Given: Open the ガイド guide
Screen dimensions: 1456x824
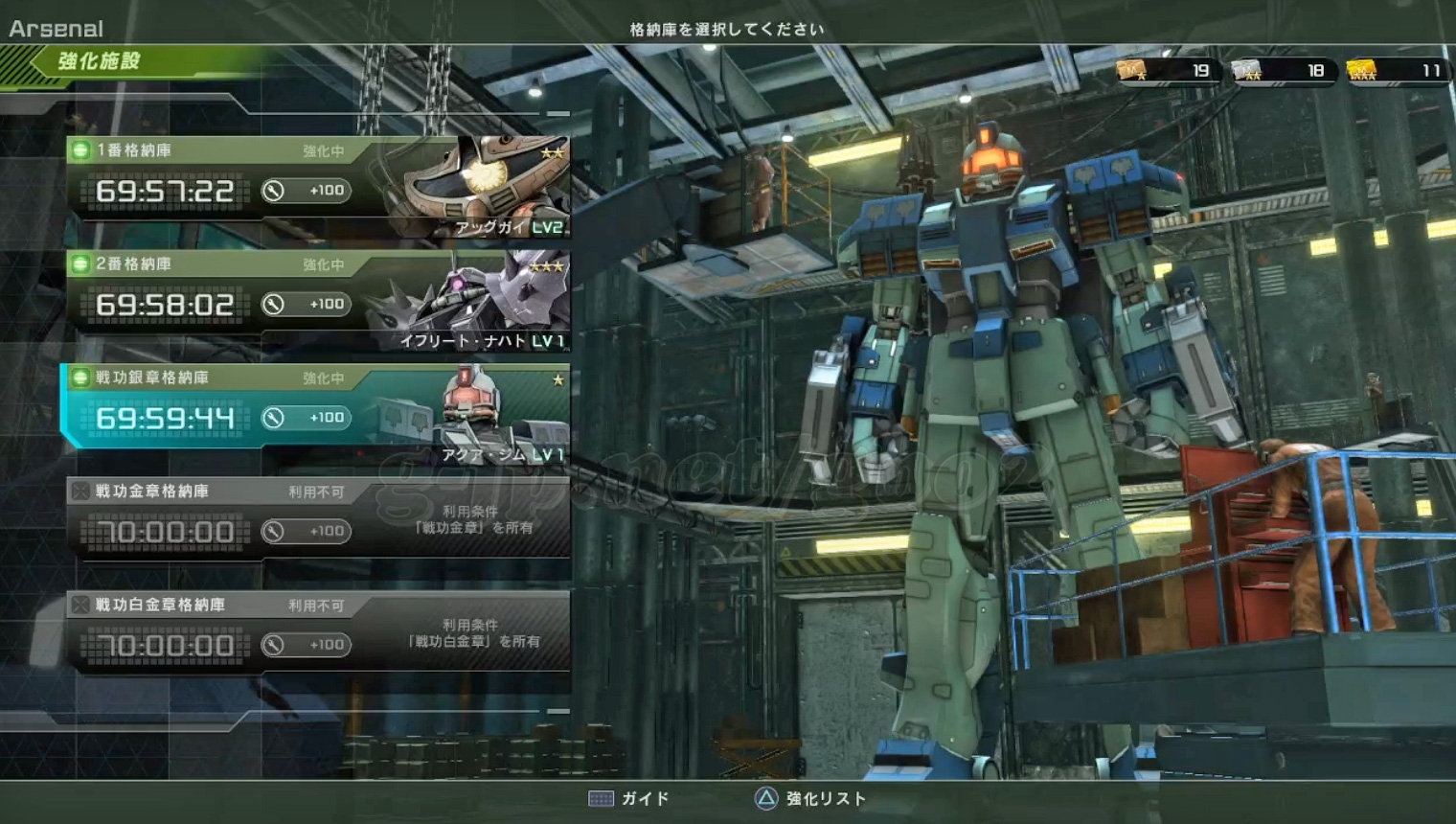Looking at the screenshot, I should click(629, 799).
